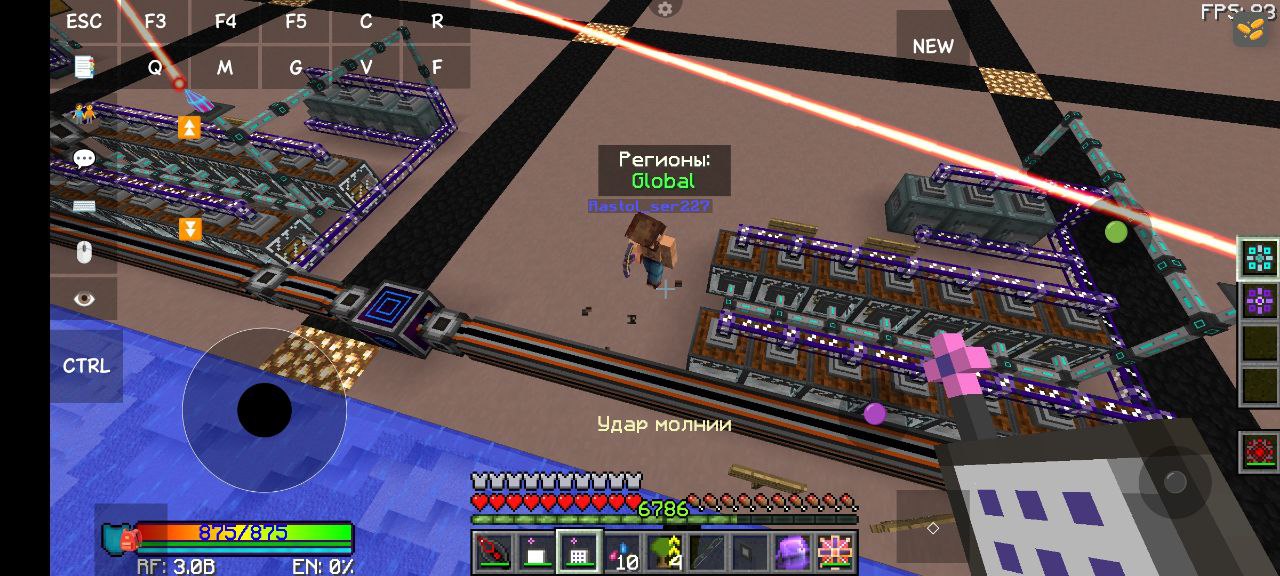Tap the M on-screen button
This screenshot has height=576, width=1280.
[x=225, y=68]
